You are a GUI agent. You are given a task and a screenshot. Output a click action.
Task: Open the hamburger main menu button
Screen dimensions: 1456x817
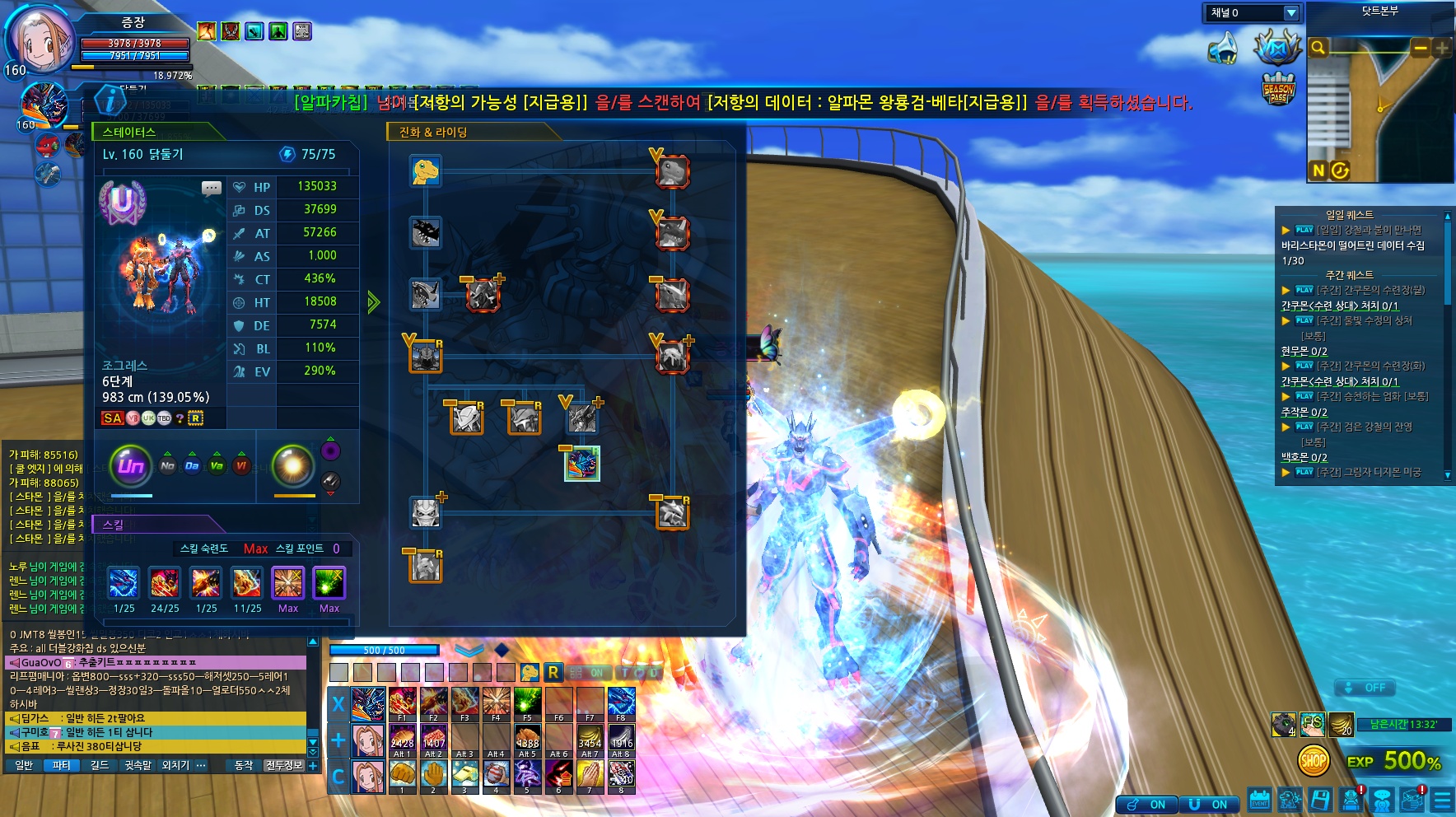[x=1442, y=800]
